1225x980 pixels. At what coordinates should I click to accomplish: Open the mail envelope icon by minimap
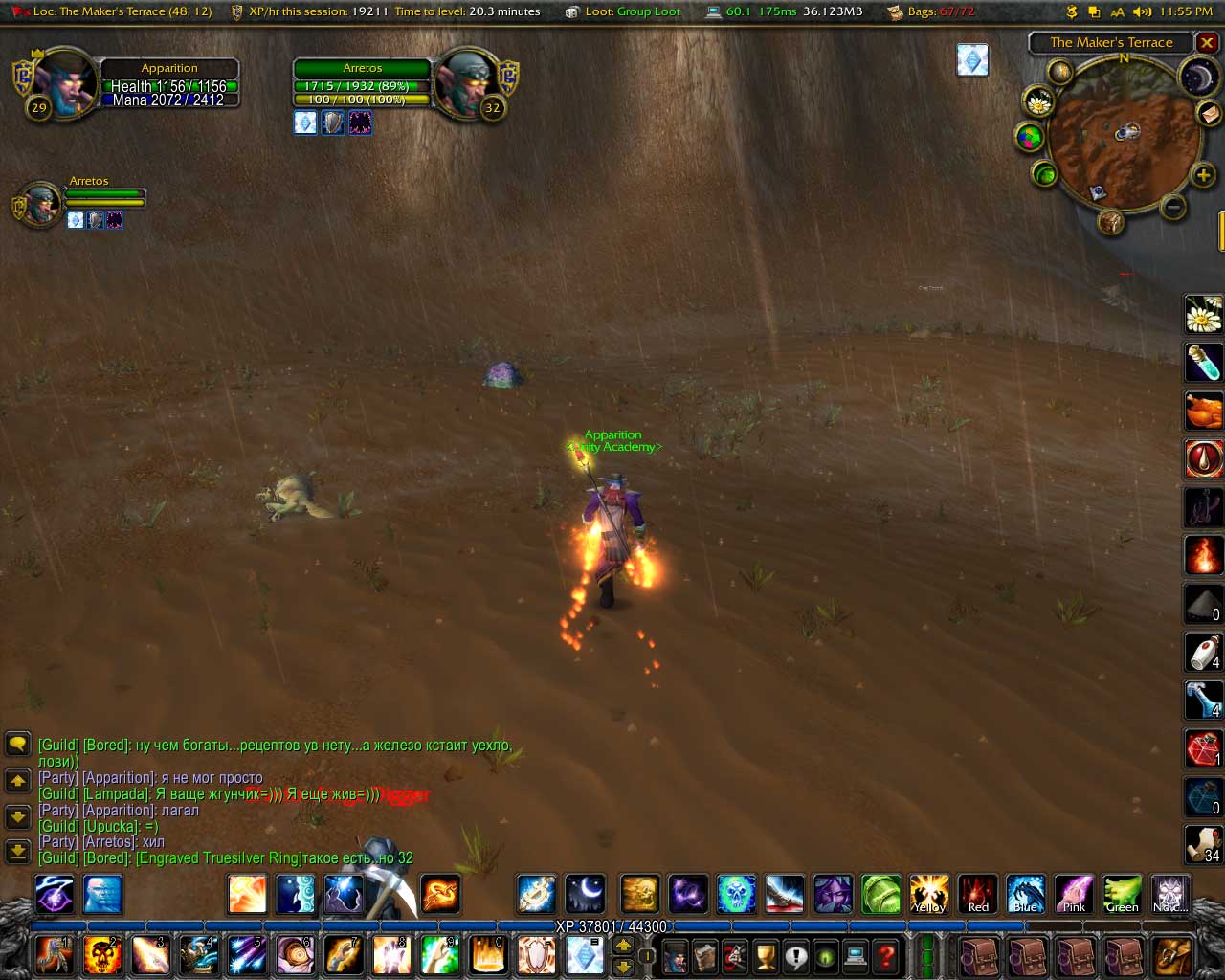pyautogui.click(x=1209, y=114)
